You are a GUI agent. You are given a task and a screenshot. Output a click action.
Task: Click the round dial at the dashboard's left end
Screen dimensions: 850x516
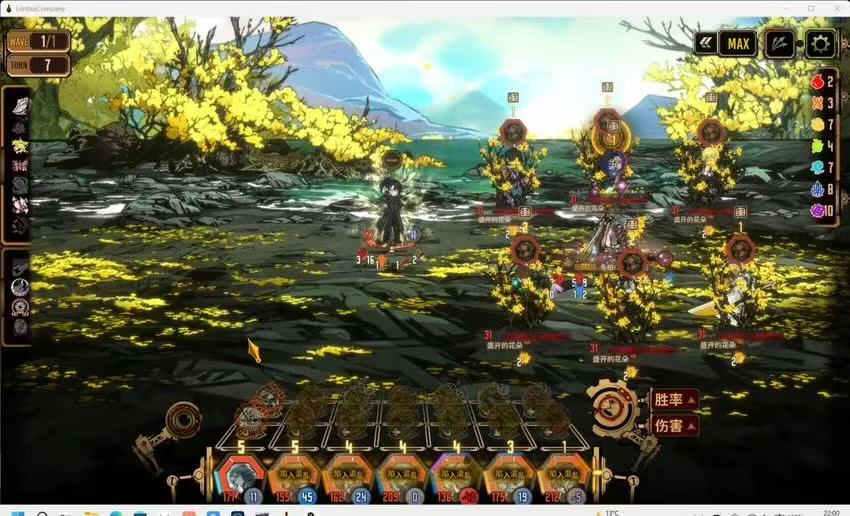pyautogui.click(x=182, y=420)
